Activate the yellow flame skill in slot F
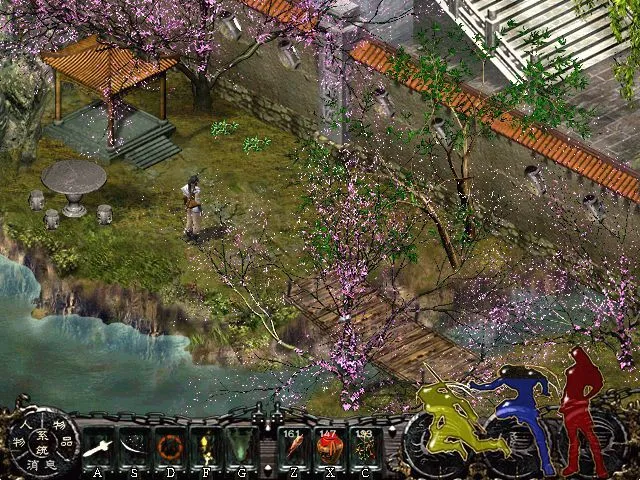 (205, 446)
